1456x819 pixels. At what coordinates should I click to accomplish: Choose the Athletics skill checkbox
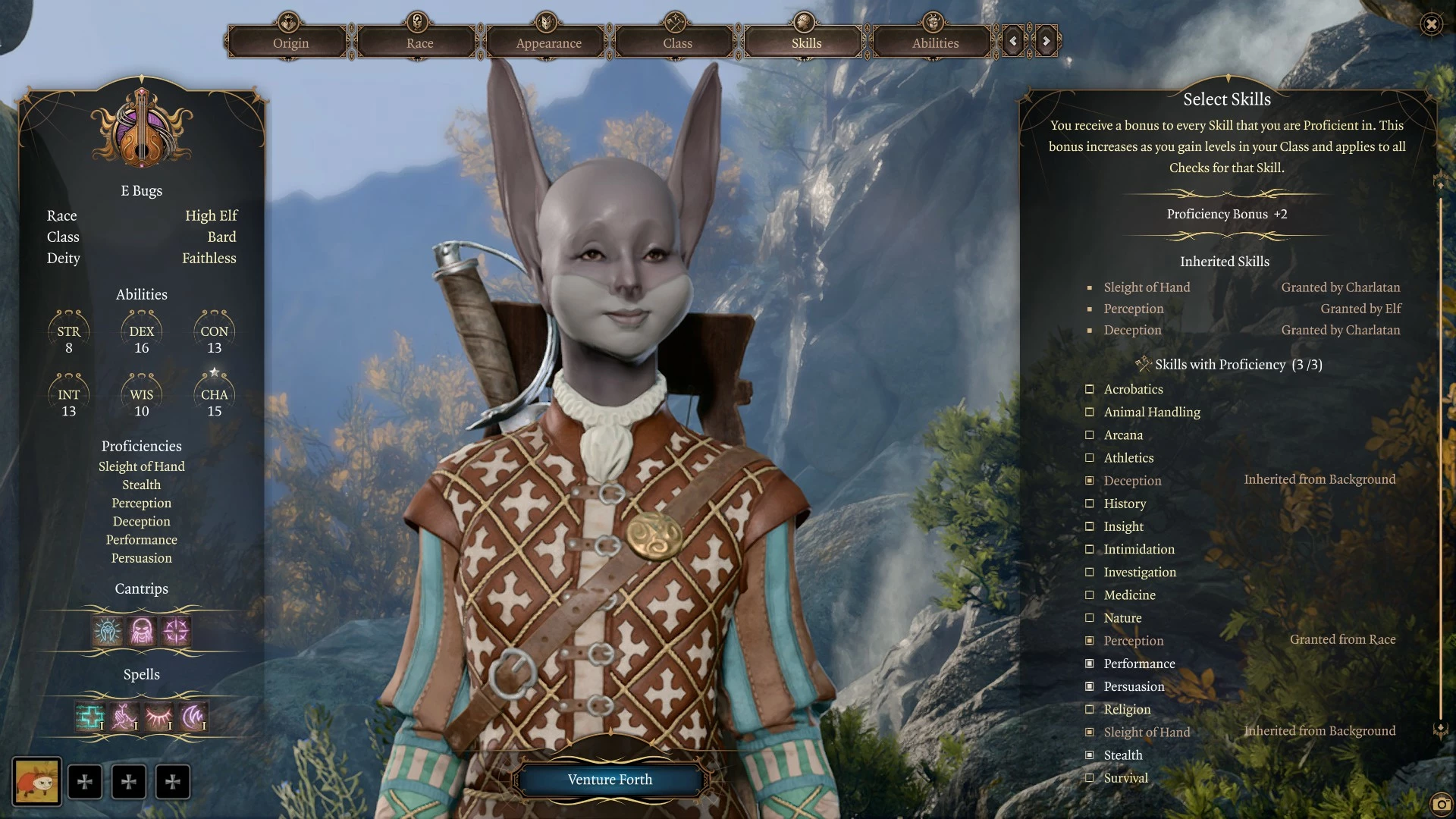(1090, 457)
